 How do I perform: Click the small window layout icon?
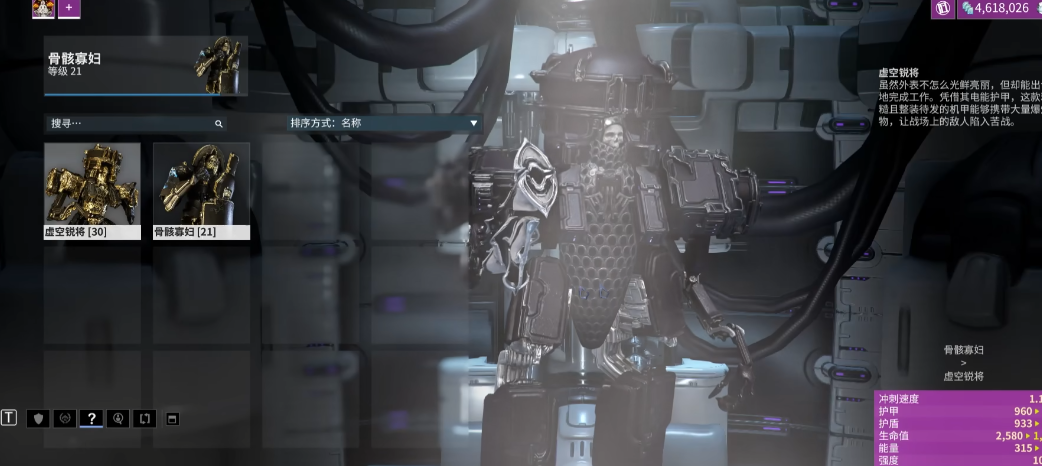point(171,418)
